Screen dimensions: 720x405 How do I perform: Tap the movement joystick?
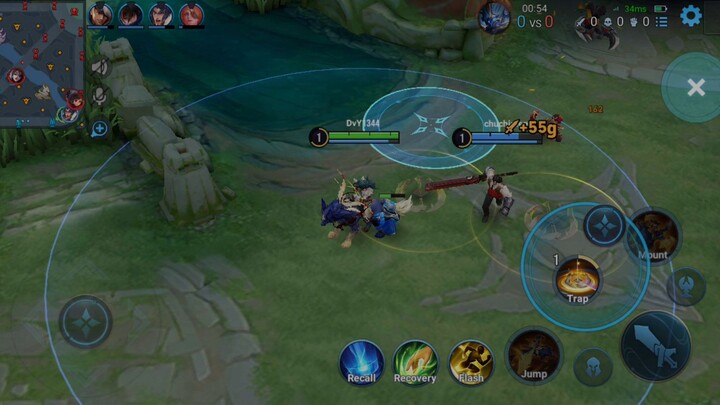coord(85,322)
